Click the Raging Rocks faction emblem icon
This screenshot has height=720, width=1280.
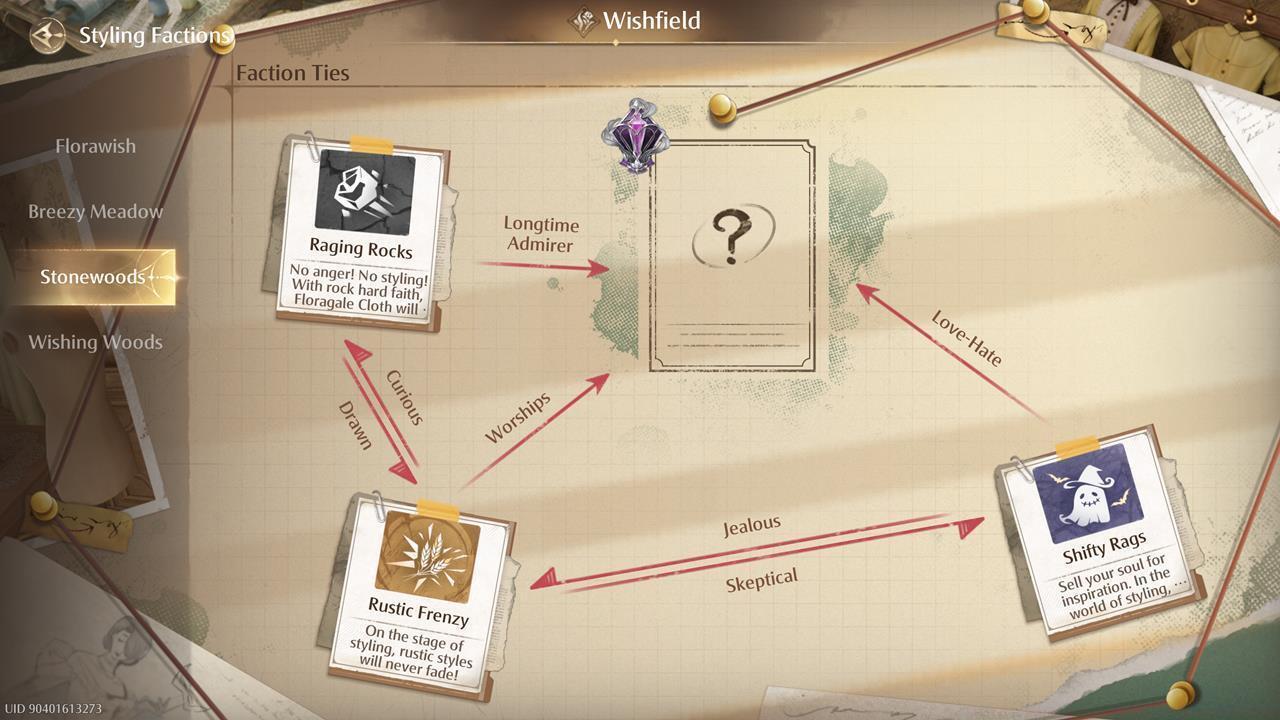(x=360, y=190)
